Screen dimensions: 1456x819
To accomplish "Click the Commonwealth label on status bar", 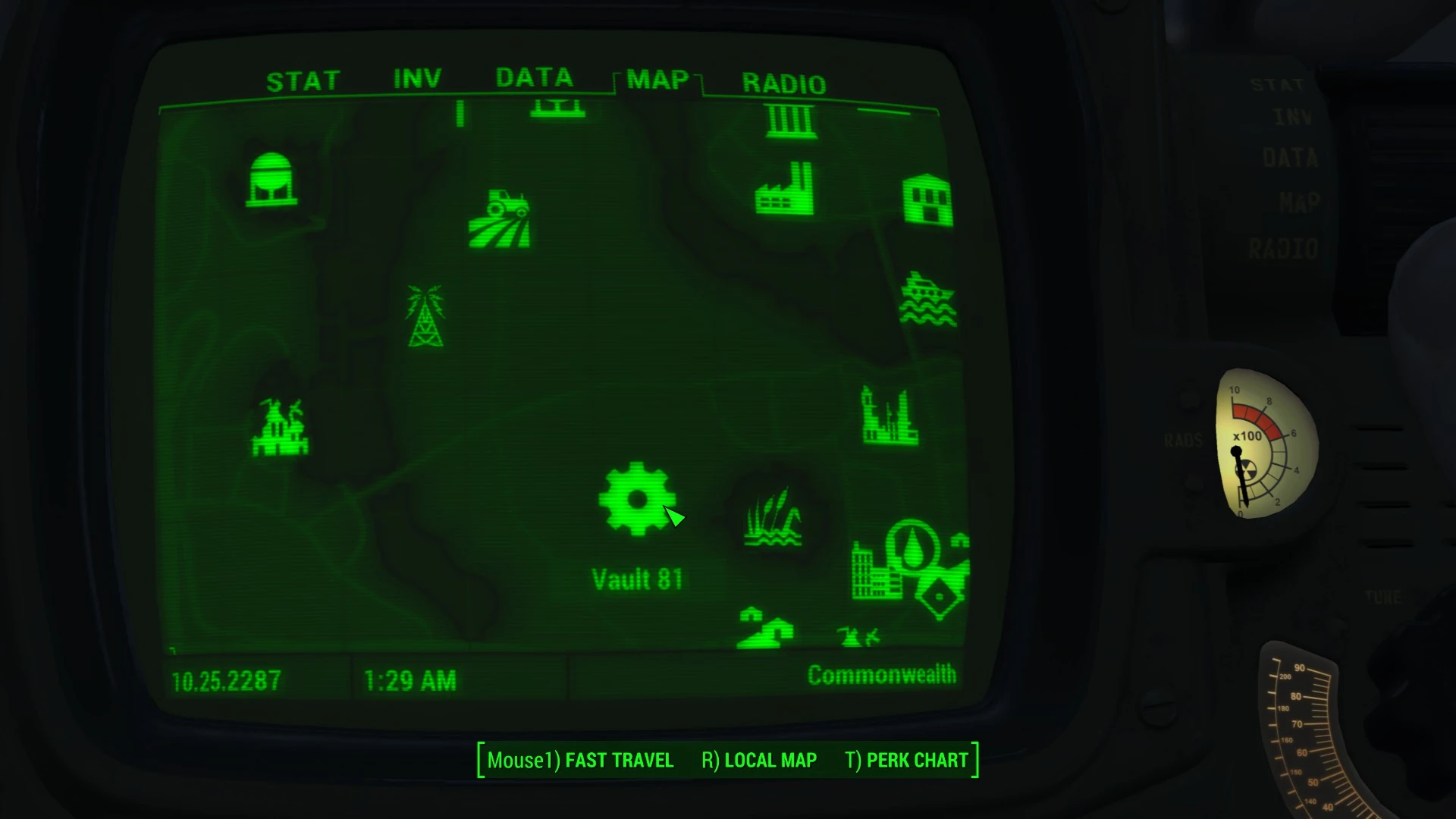I will 882,673.
